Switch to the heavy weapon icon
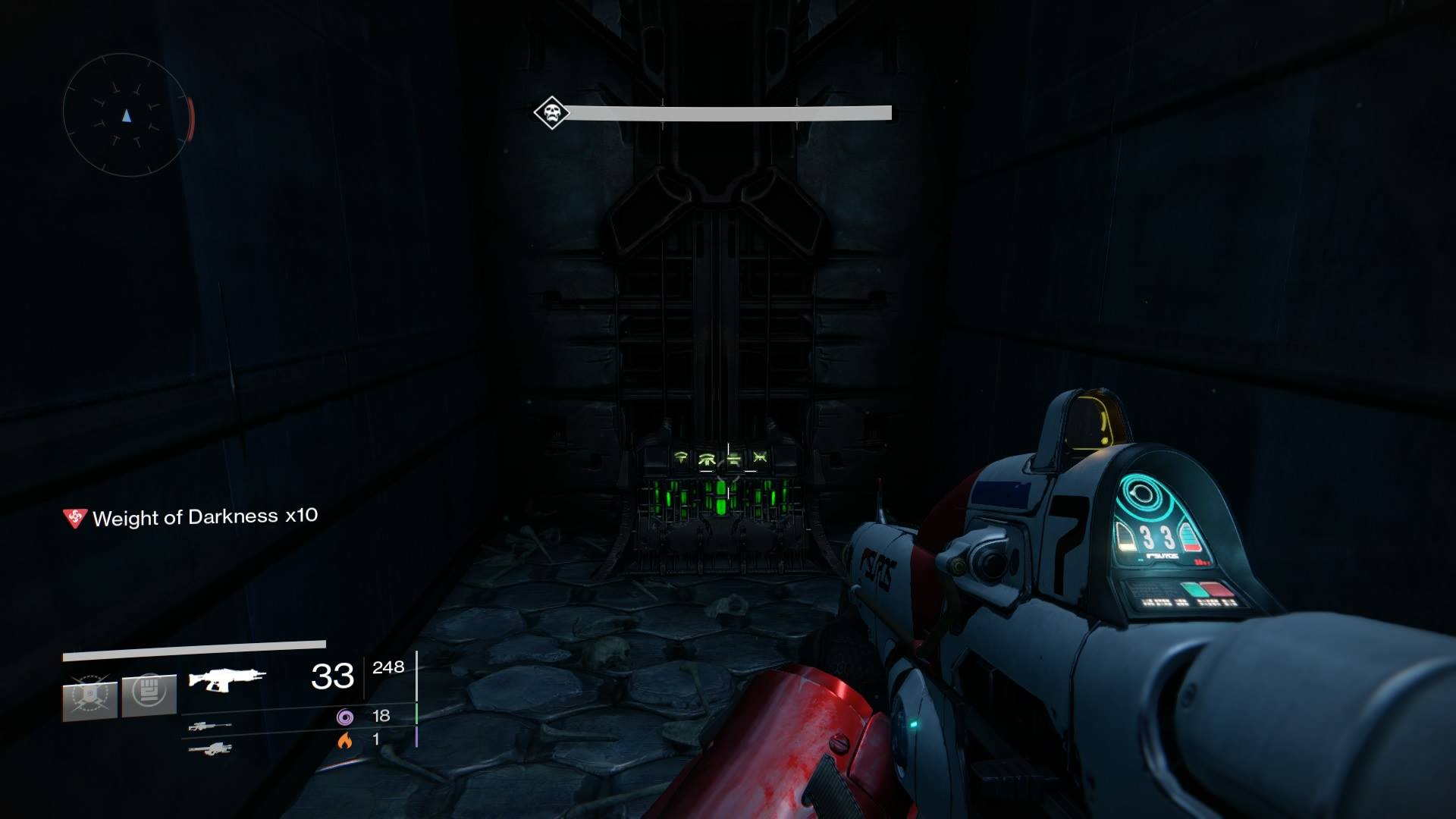 (x=210, y=749)
